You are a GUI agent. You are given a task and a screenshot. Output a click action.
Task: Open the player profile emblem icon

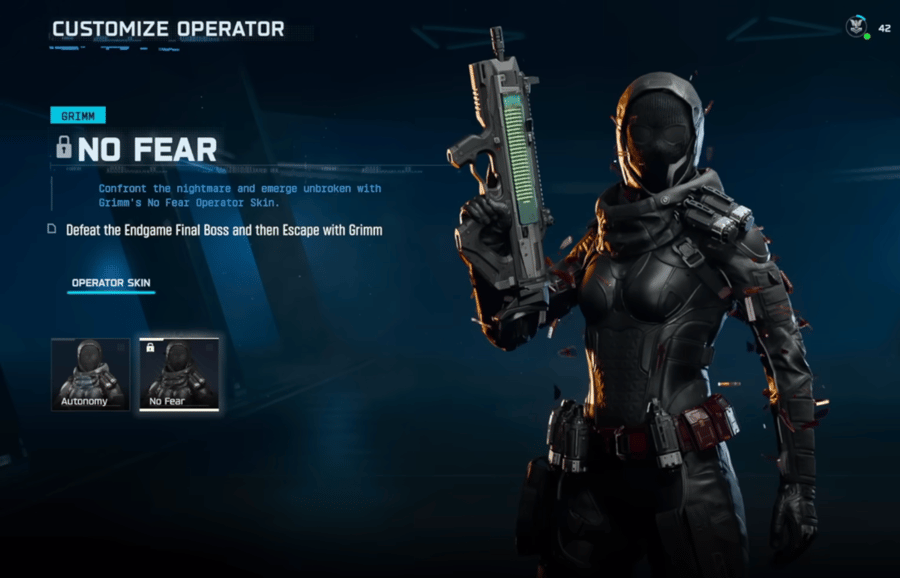pyautogui.click(x=856, y=27)
